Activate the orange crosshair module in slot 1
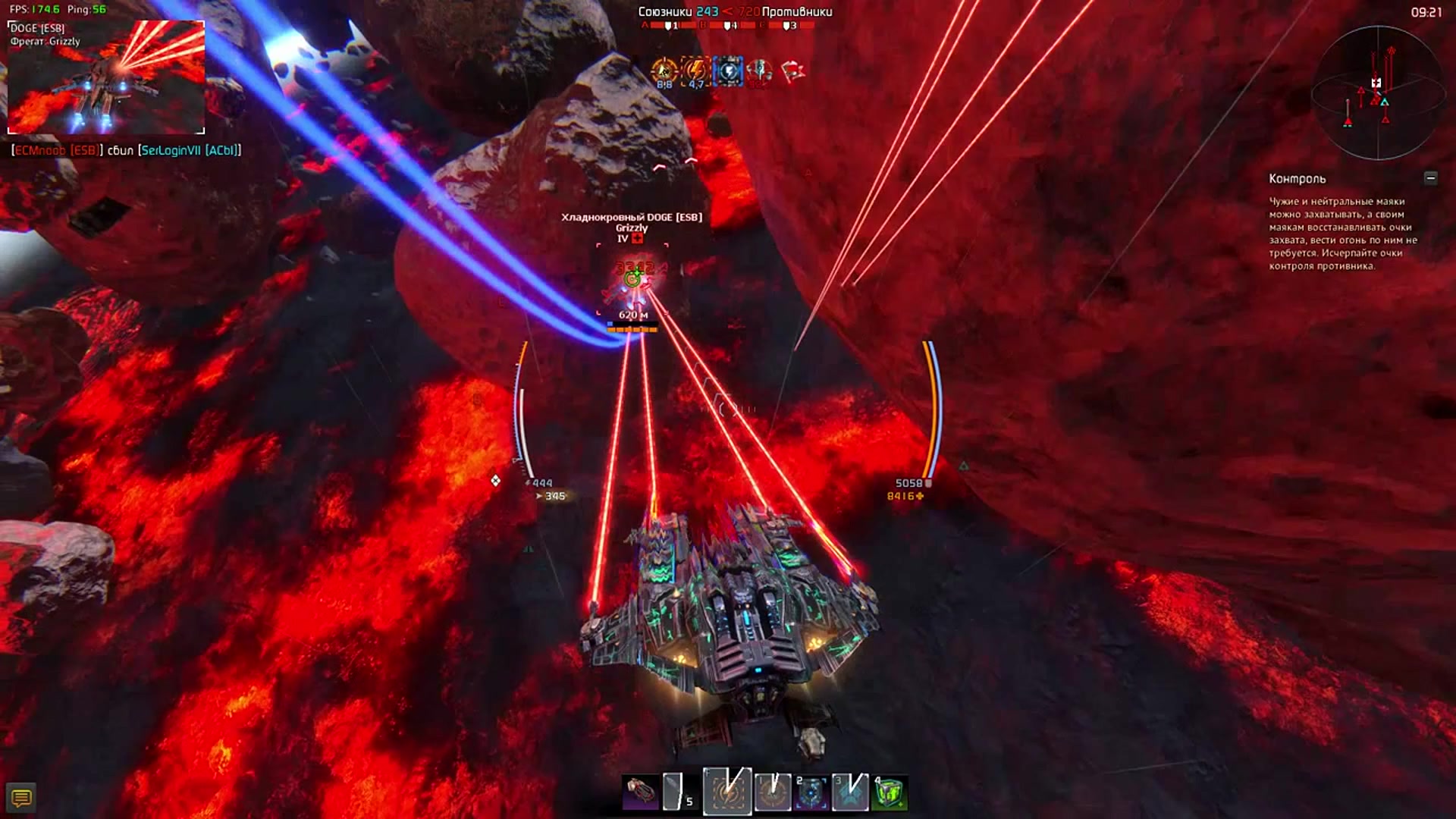The width and height of the screenshot is (1456, 819). pyautogui.click(x=772, y=792)
